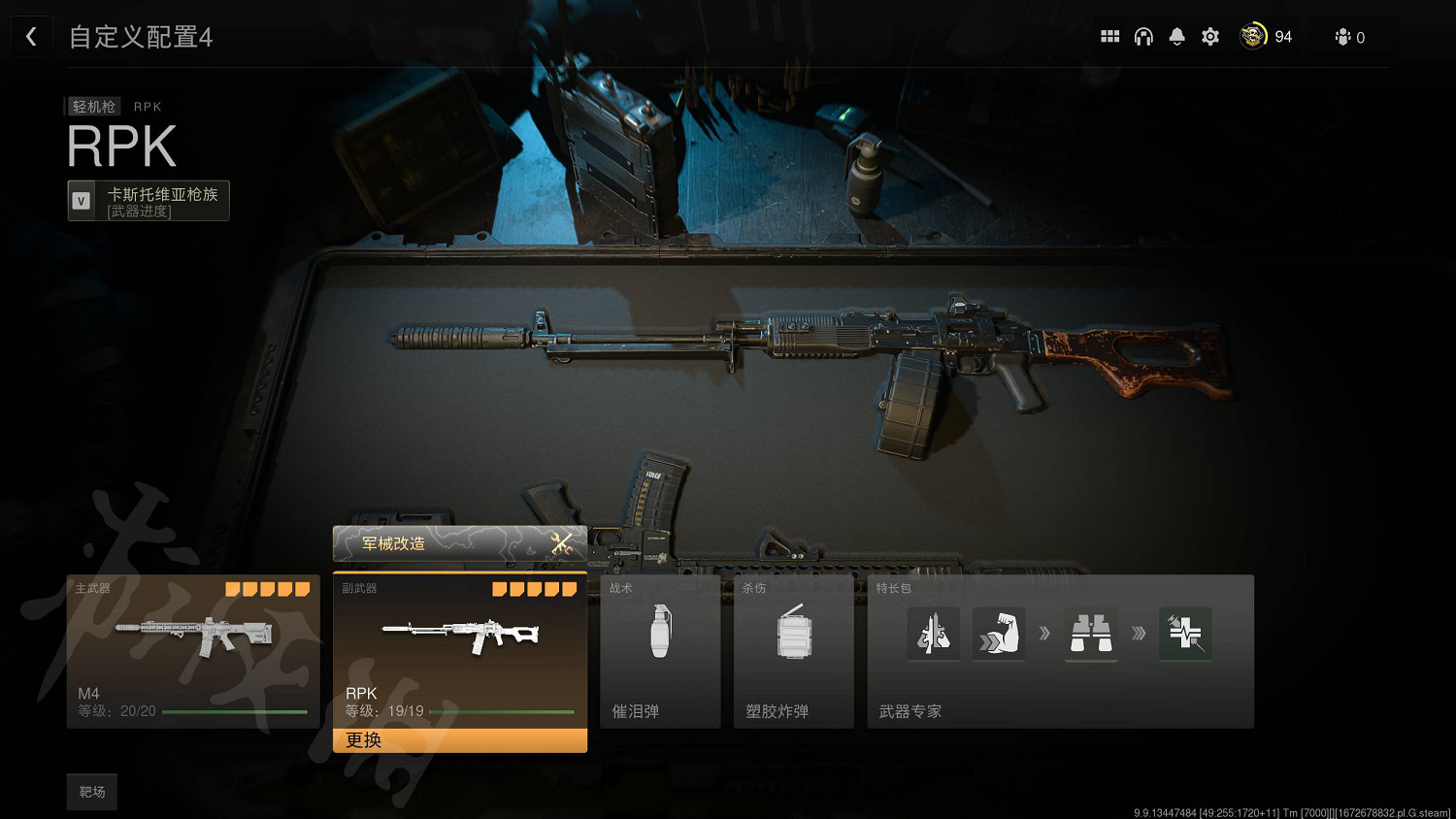
Task: Swap weapon with the 更换 button
Action: (x=459, y=740)
